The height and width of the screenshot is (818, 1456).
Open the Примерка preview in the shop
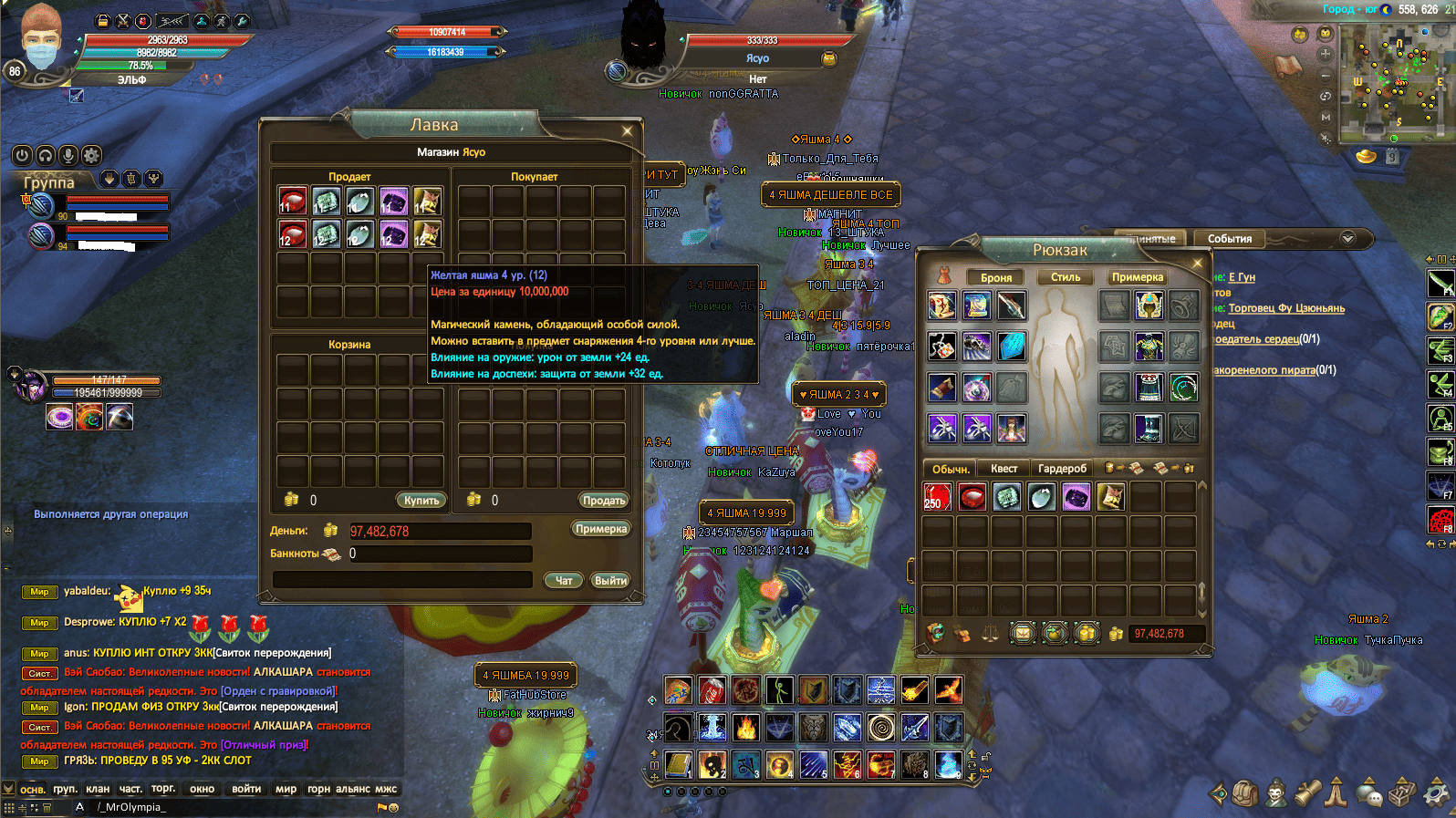click(600, 529)
